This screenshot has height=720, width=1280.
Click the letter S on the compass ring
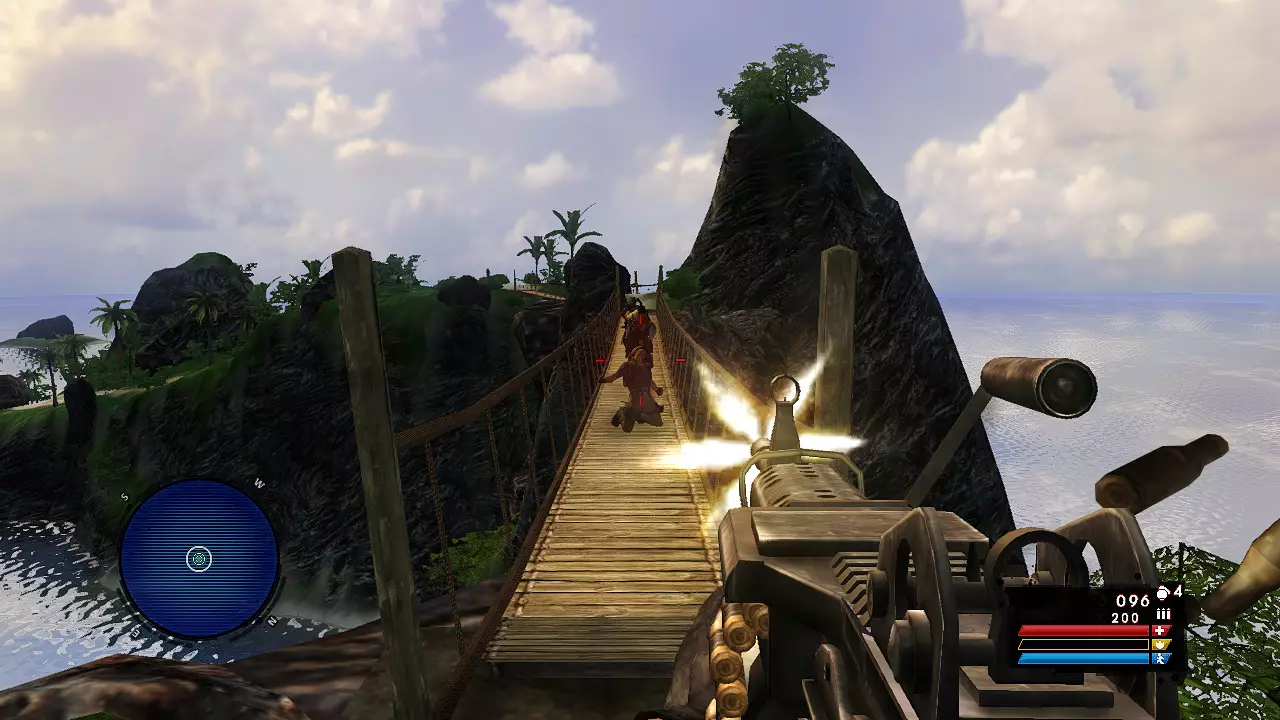124,496
